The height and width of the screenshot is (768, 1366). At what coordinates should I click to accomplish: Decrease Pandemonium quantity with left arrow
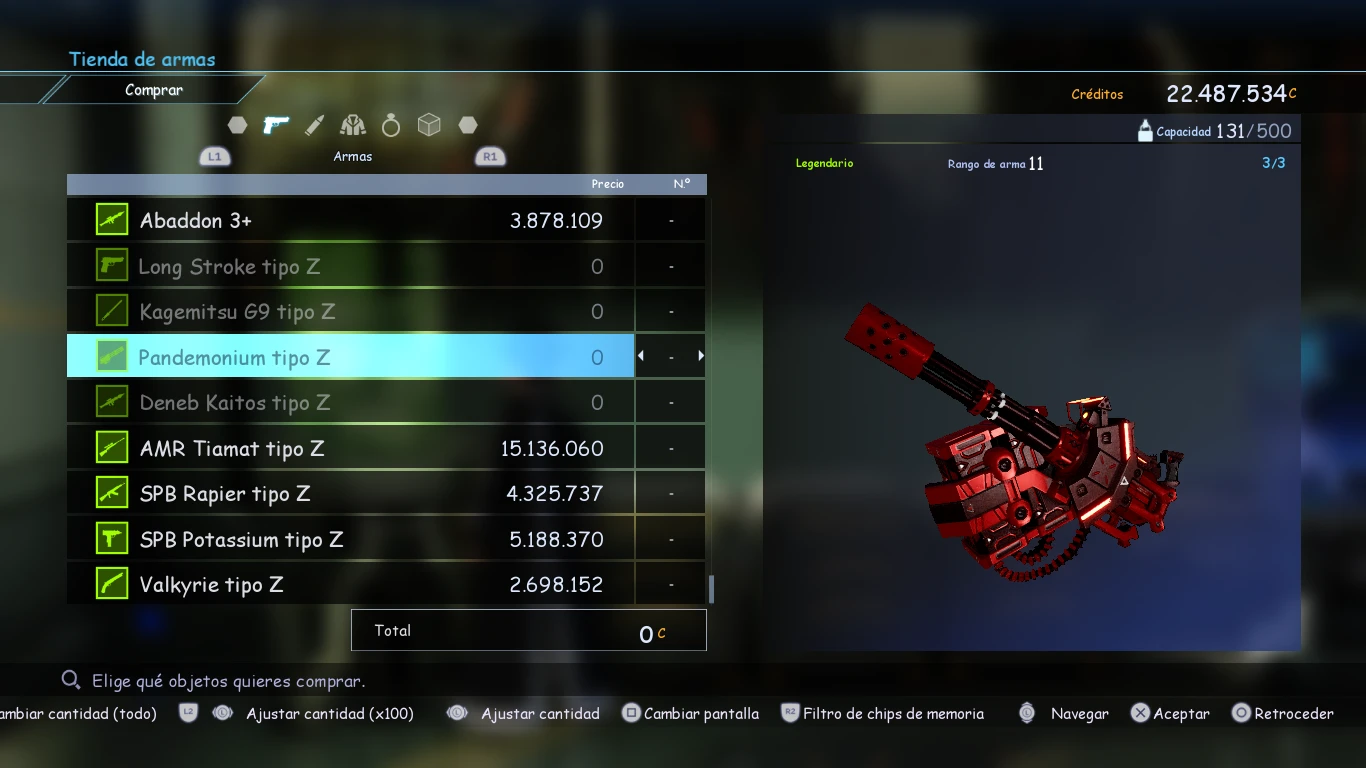click(641, 356)
